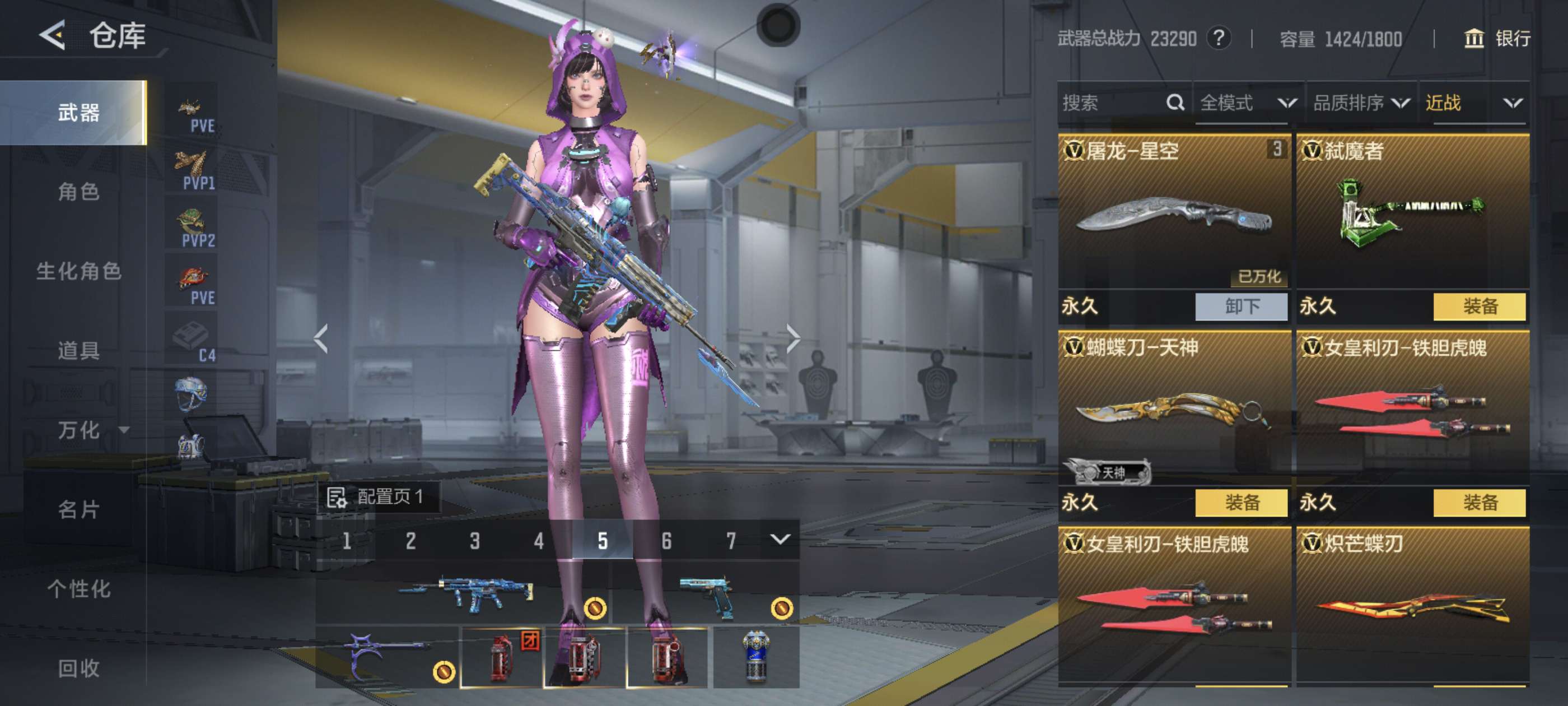1568x706 pixels.
Task: Open the 全模式 mode filter dropdown
Action: 1247,103
